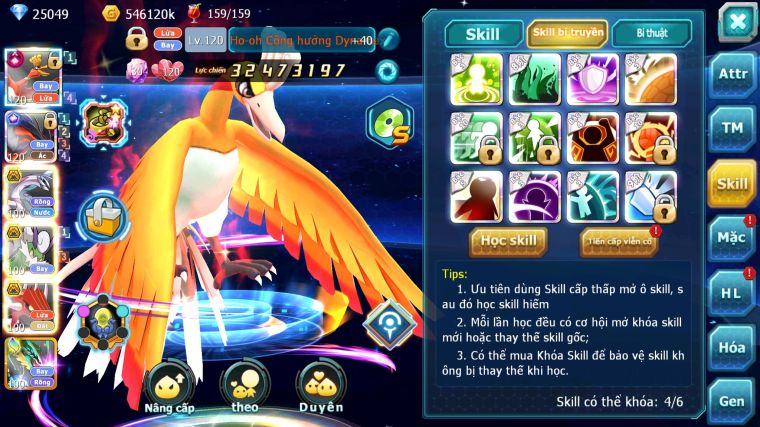Click the Học skill button
Screen dimensions: 760x427
pyautogui.click(x=508, y=241)
